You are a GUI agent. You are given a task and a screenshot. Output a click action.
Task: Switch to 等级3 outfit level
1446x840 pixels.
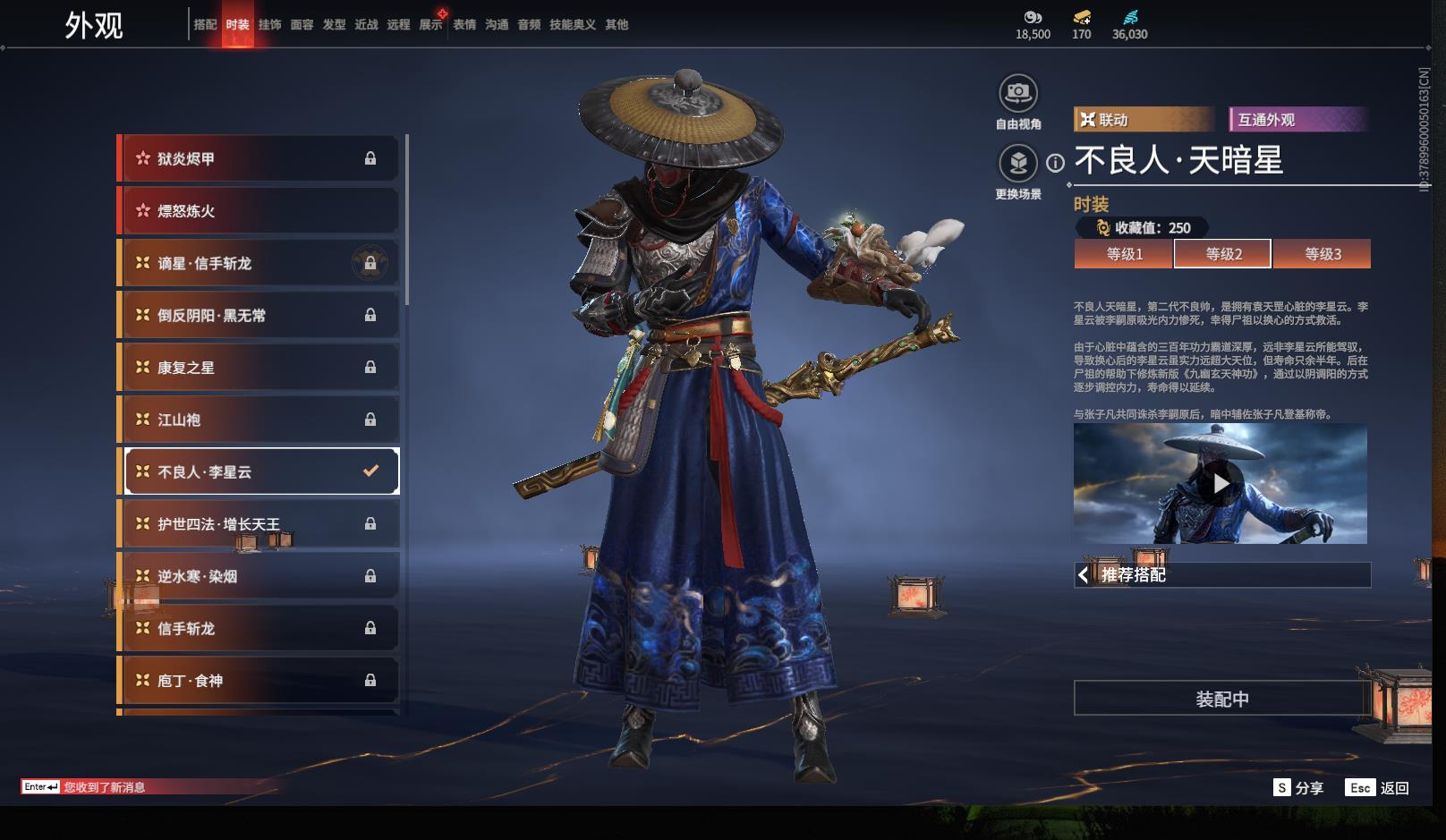[x=1322, y=254]
